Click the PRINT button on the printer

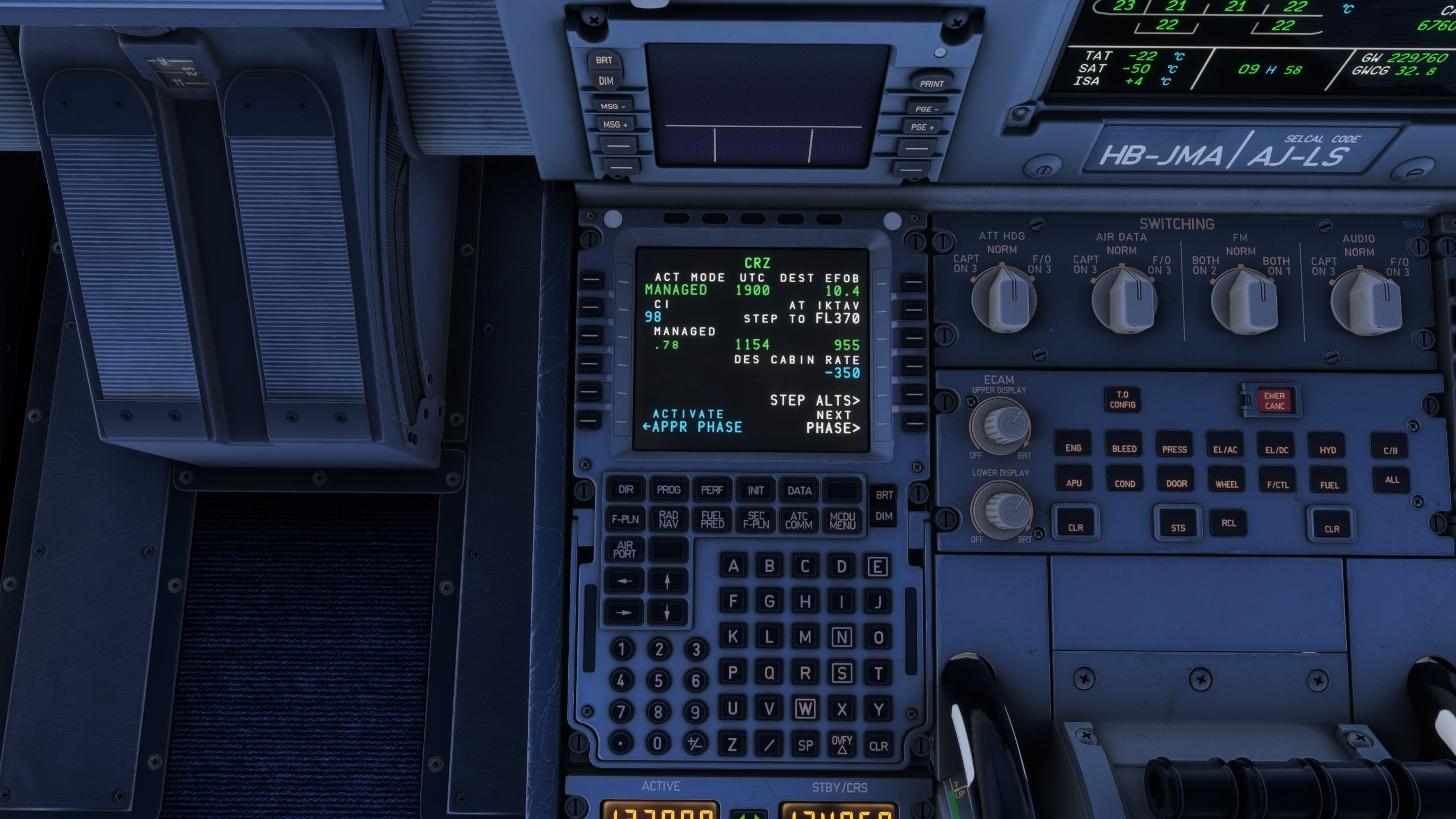pyautogui.click(x=931, y=83)
